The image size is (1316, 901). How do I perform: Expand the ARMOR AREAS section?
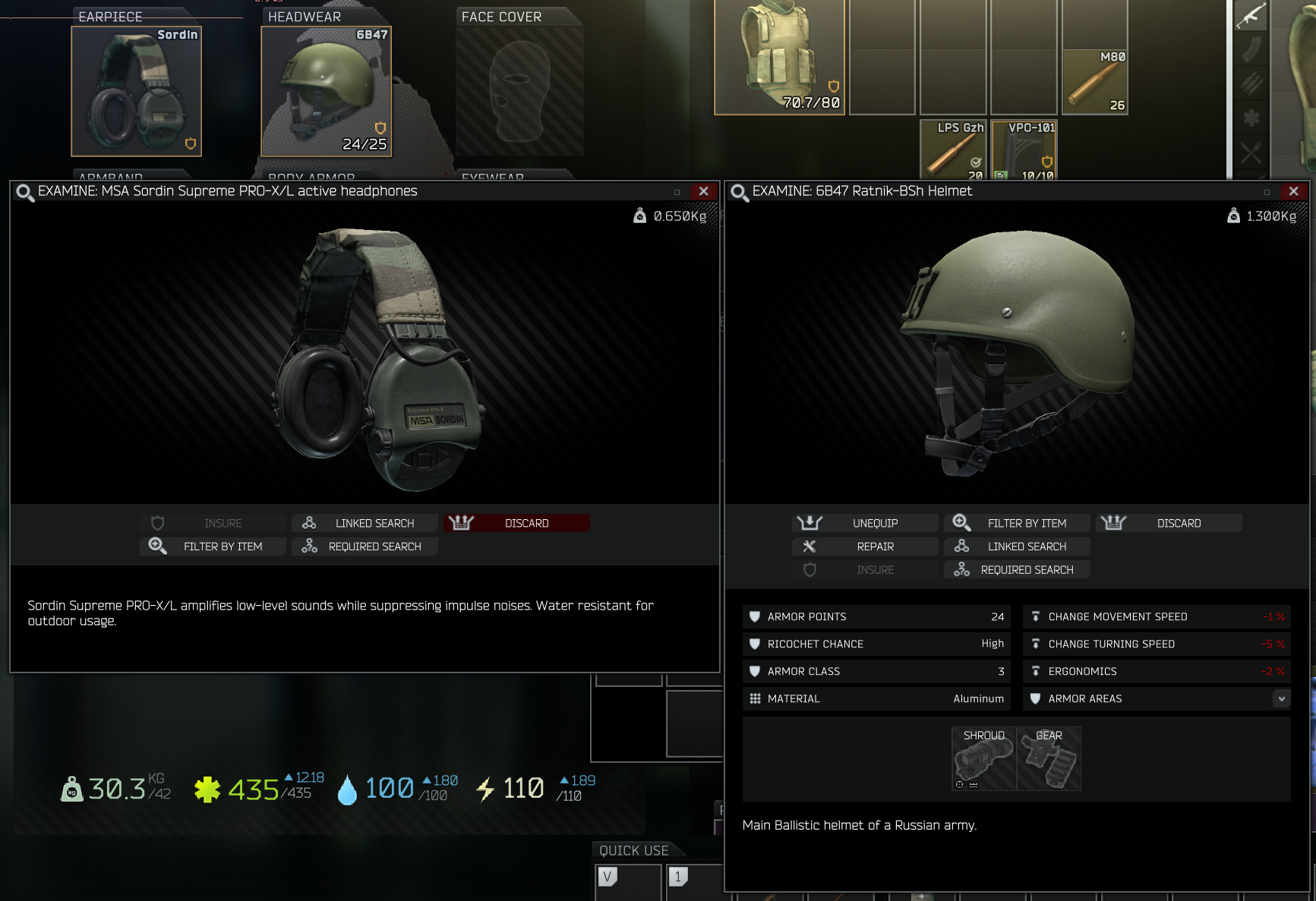click(x=1280, y=698)
